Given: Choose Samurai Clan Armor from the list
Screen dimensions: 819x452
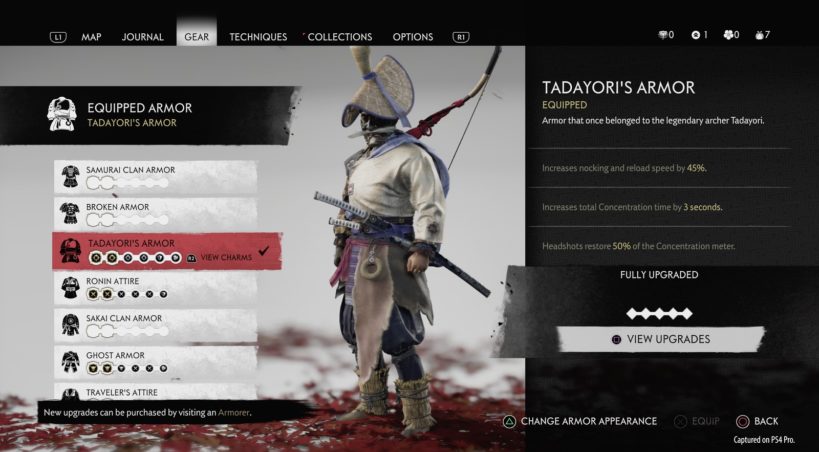Looking at the screenshot, I should click(155, 177).
